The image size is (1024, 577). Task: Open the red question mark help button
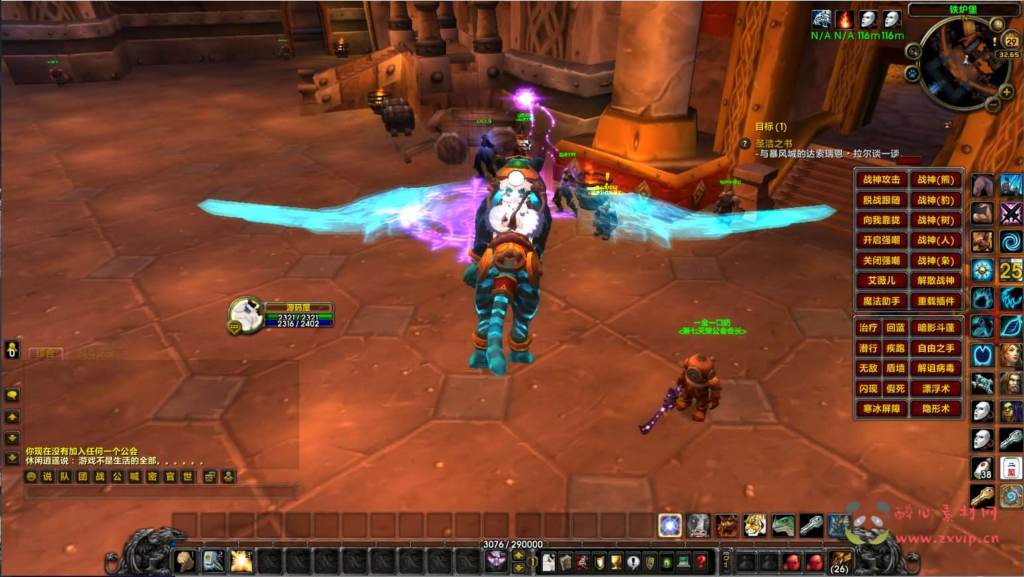[701, 562]
